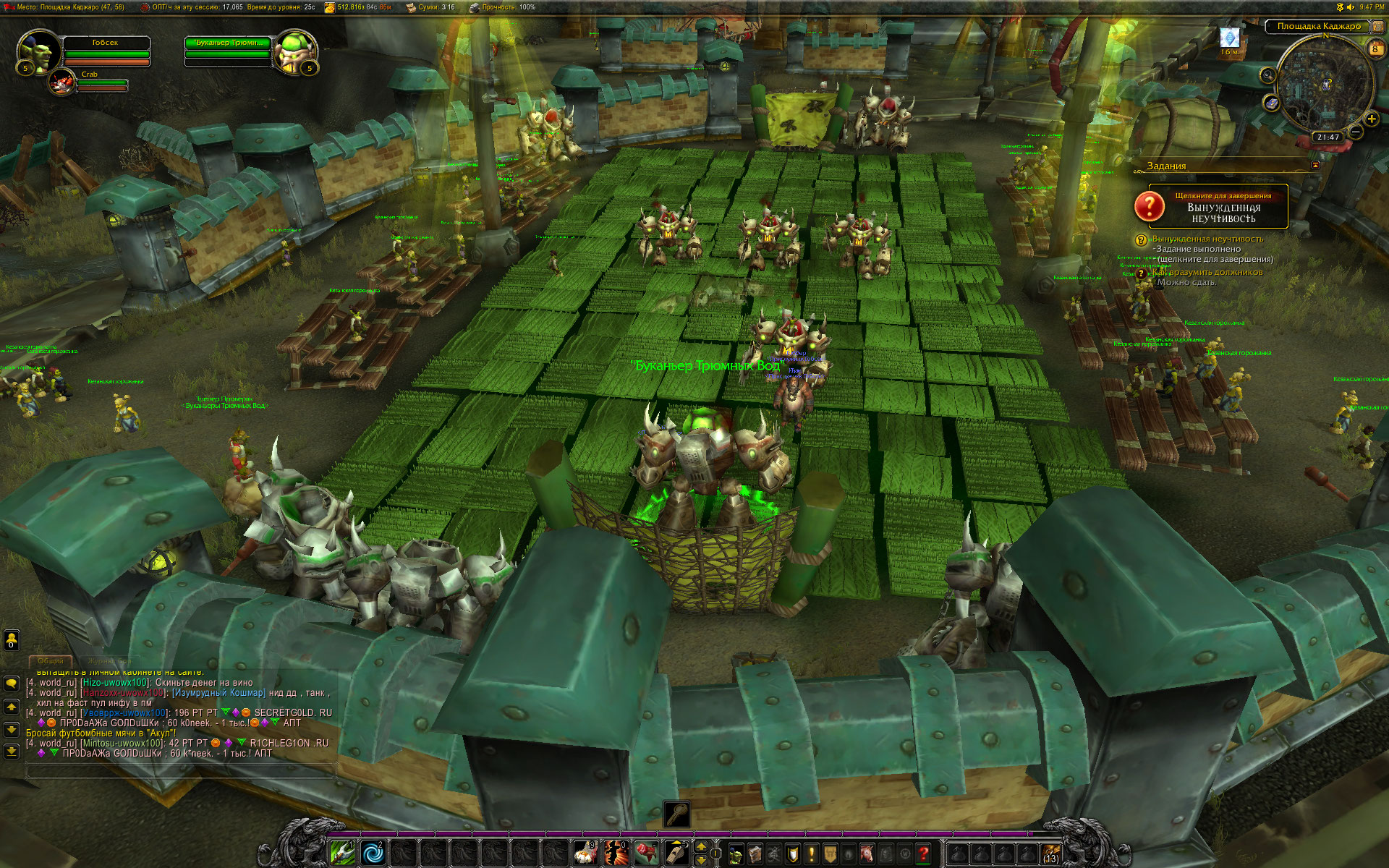Open the backpack bag slot
The image size is (1389, 868).
coord(1051,854)
